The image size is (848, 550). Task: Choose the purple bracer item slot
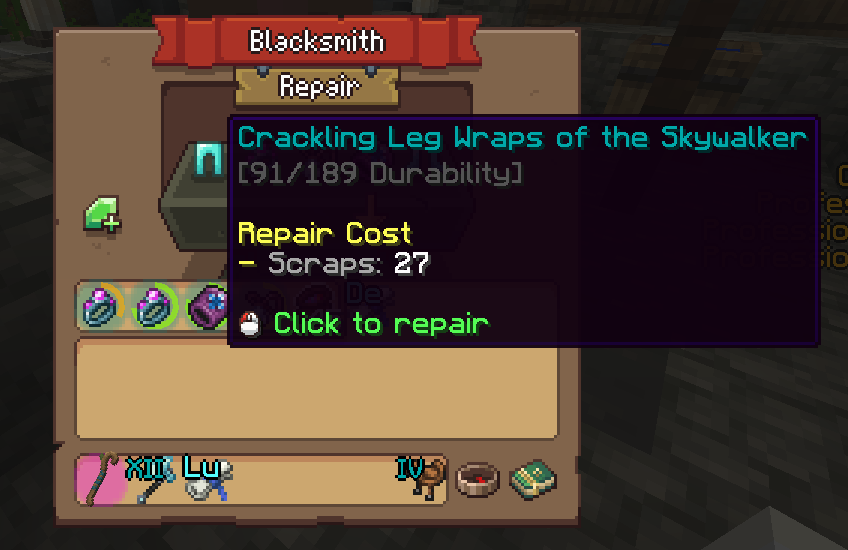click(207, 306)
